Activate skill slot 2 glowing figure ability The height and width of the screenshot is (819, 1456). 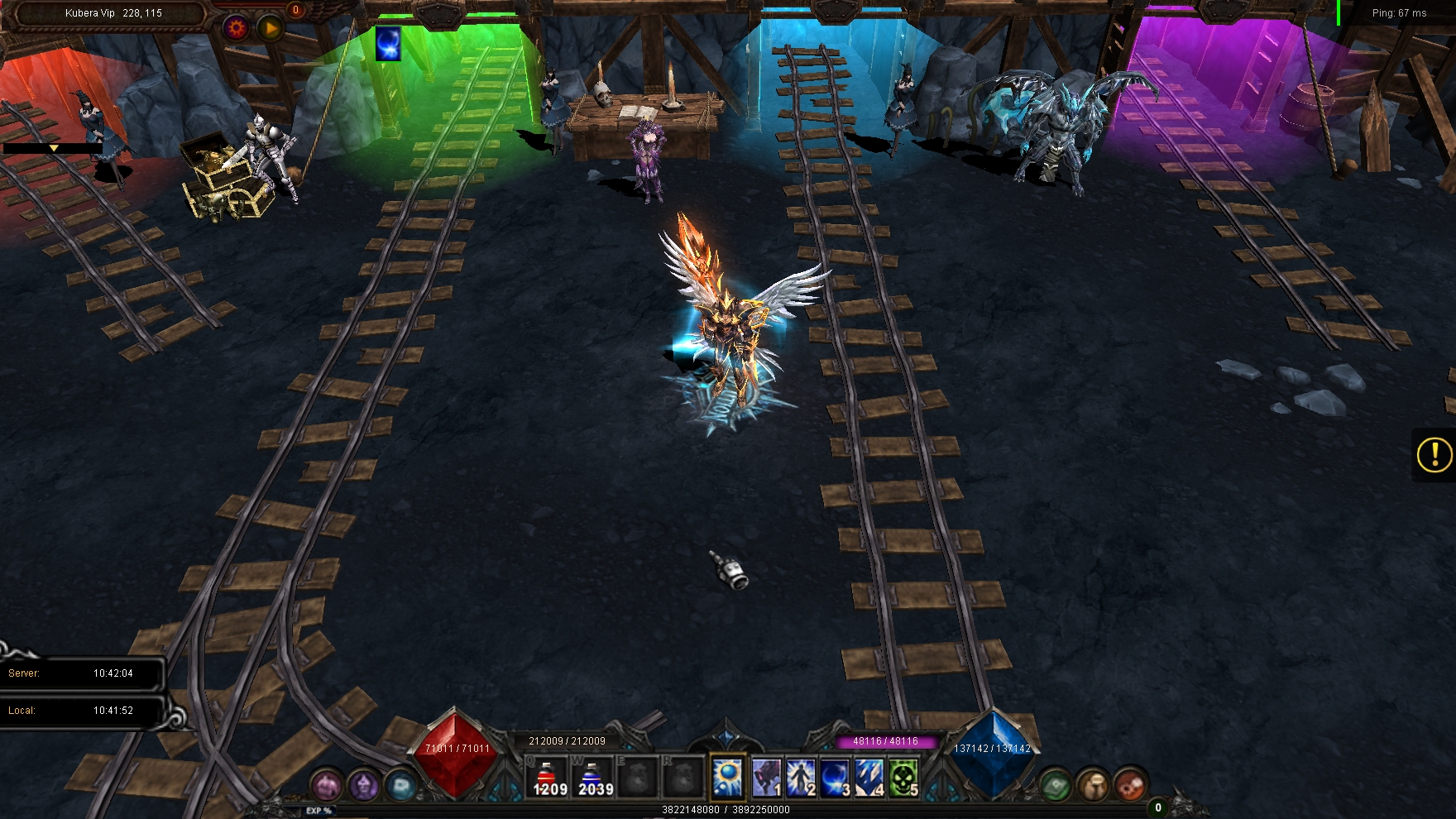tap(801, 778)
